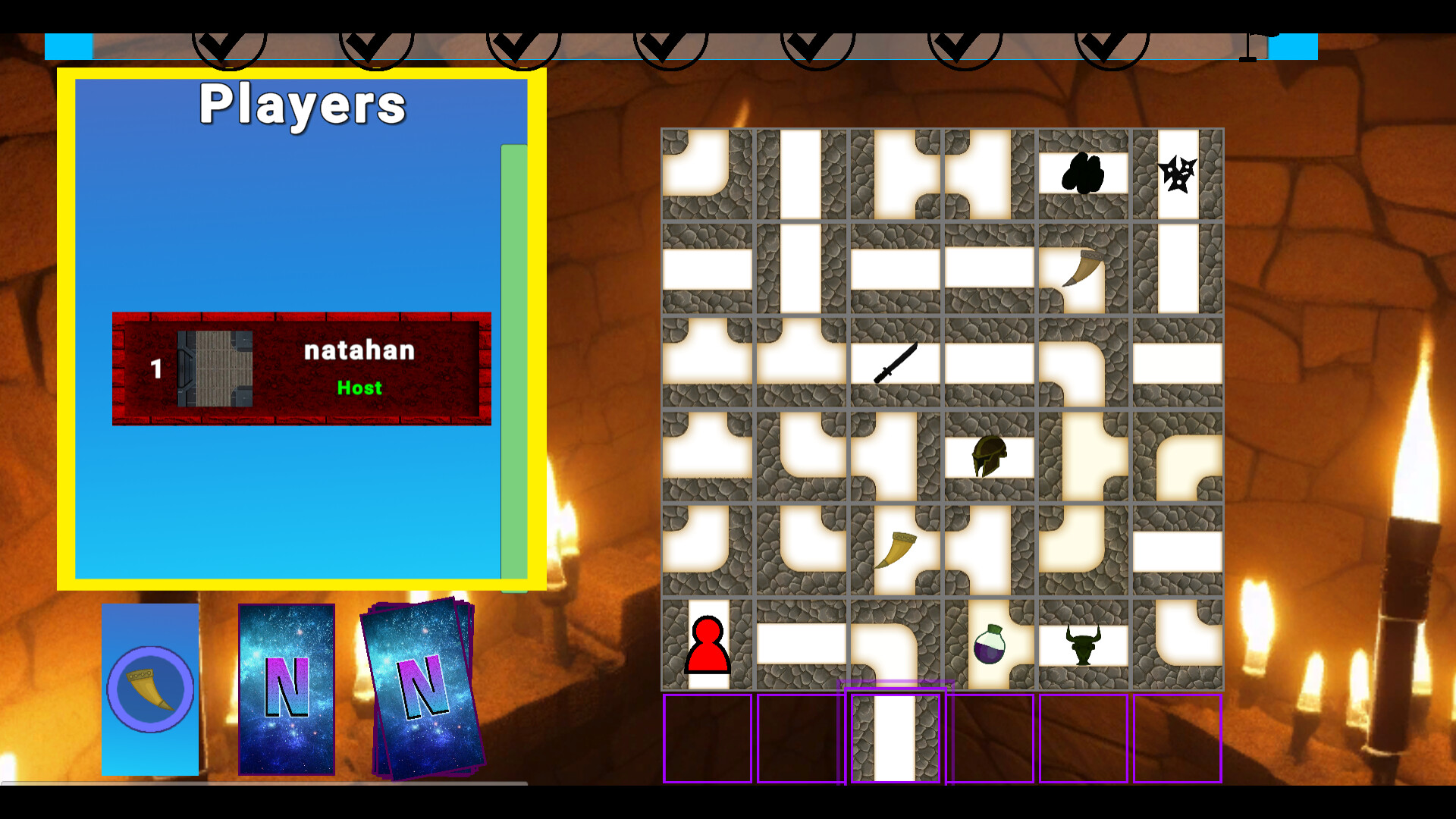This screenshot has height=819, width=1456.
Task: Click an empty purple card slot at the bottom
Action: 708,738
